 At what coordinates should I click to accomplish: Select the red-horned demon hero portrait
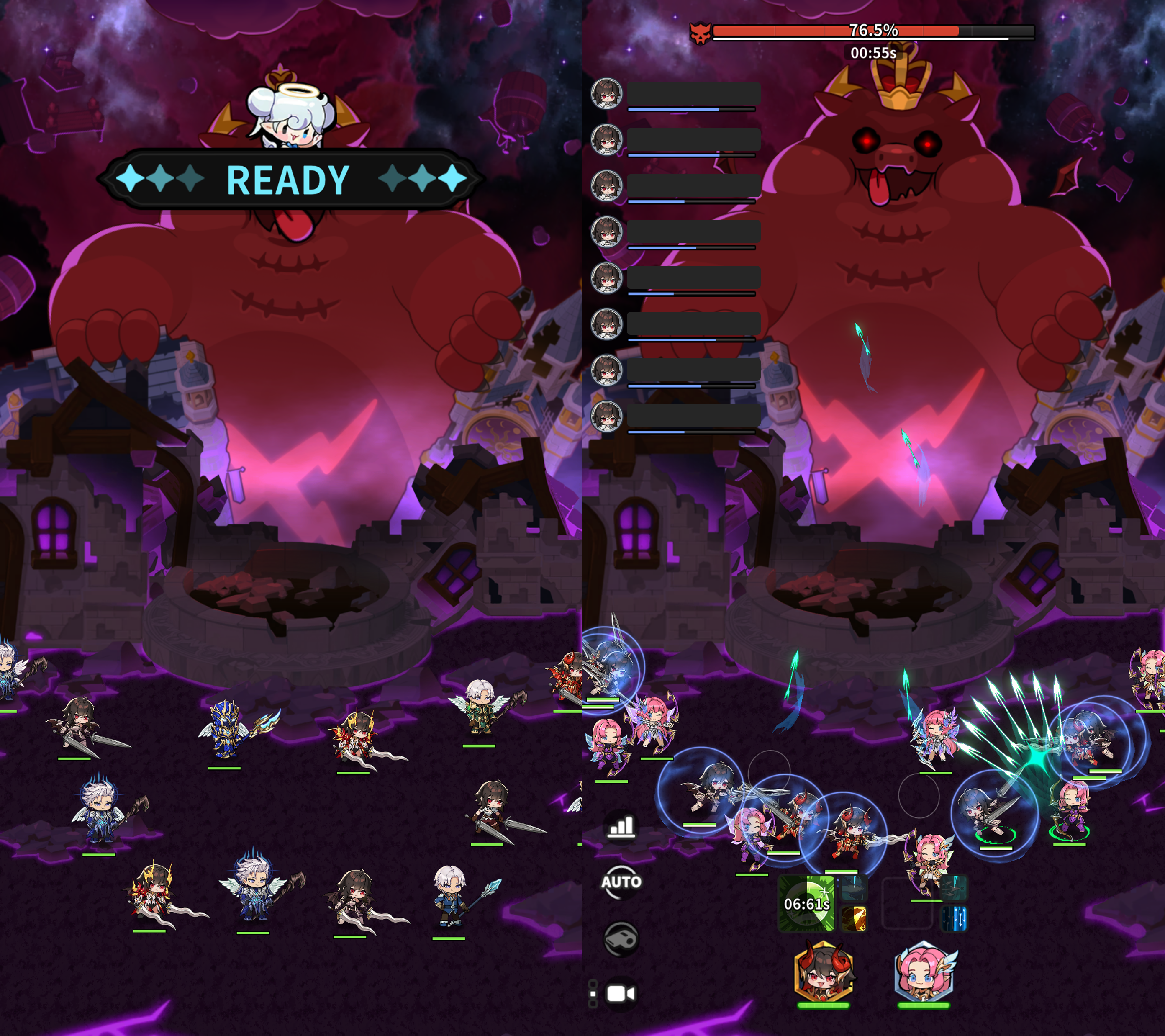coord(824,972)
